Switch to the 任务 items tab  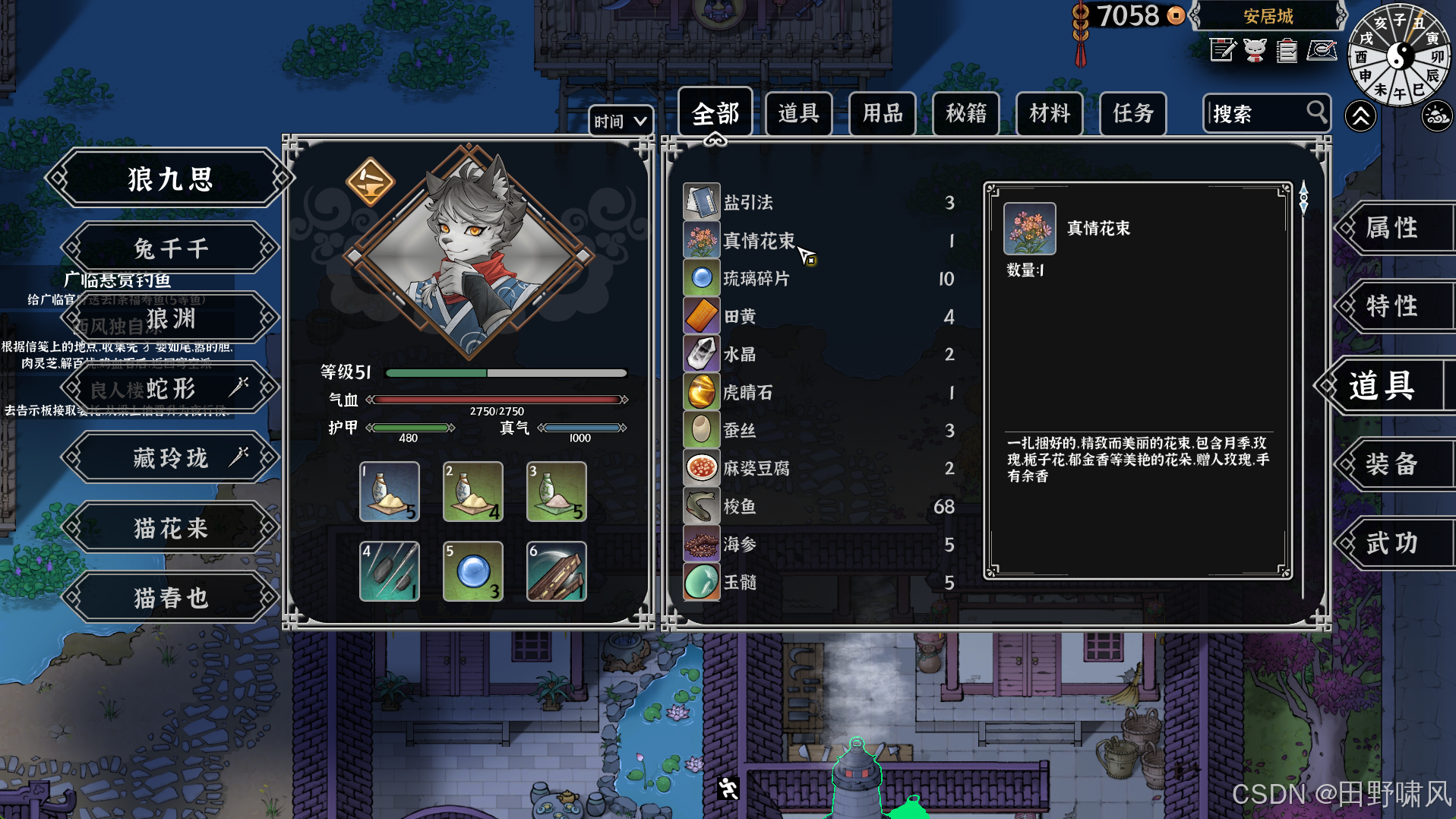[x=1132, y=114]
